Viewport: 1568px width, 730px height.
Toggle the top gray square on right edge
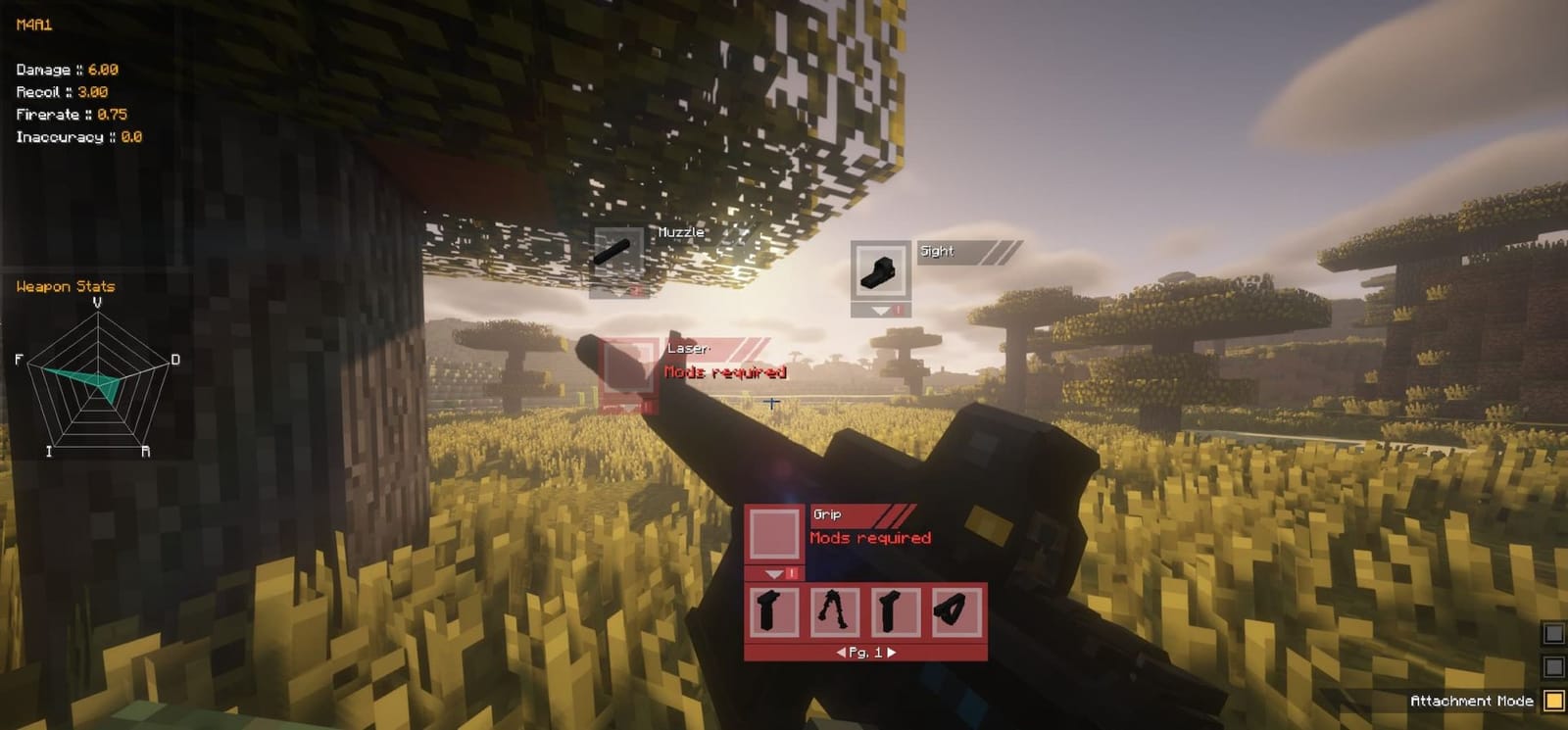tap(1553, 634)
